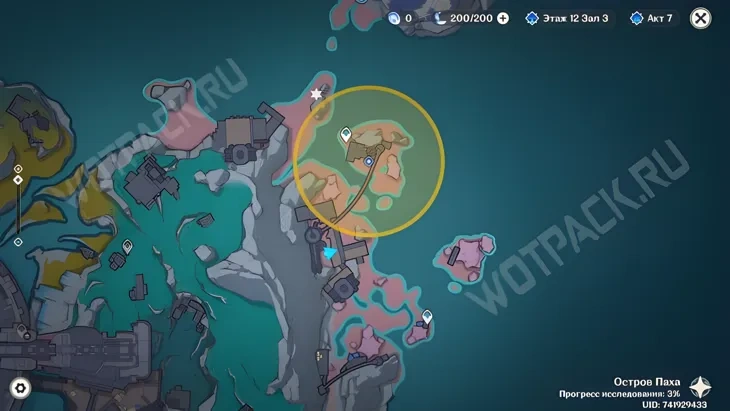The width and height of the screenshot is (730, 411).
Task: Select the blue quest marker in the circle
Action: (369, 160)
